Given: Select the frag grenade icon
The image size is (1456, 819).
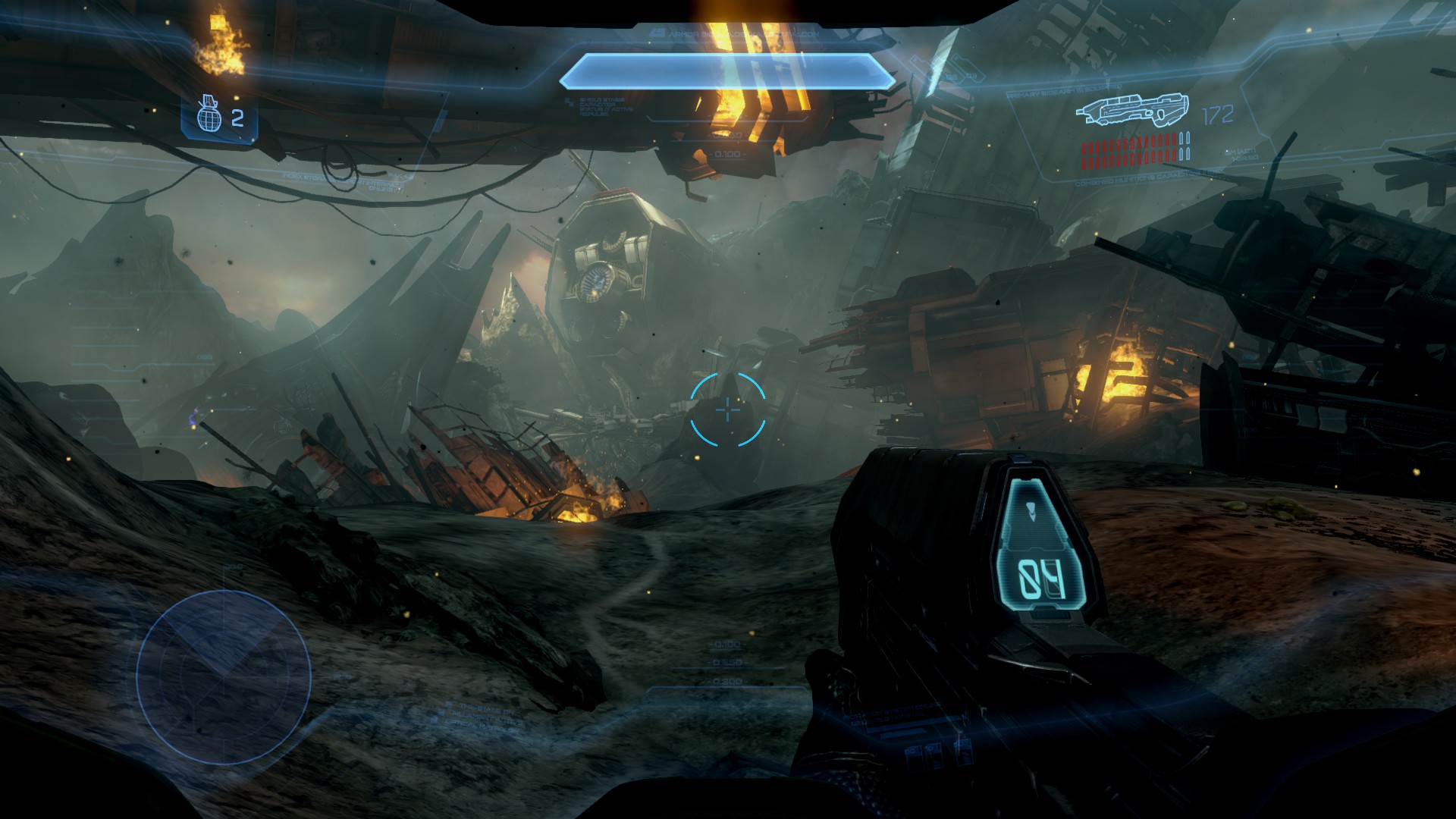Looking at the screenshot, I should click(209, 115).
